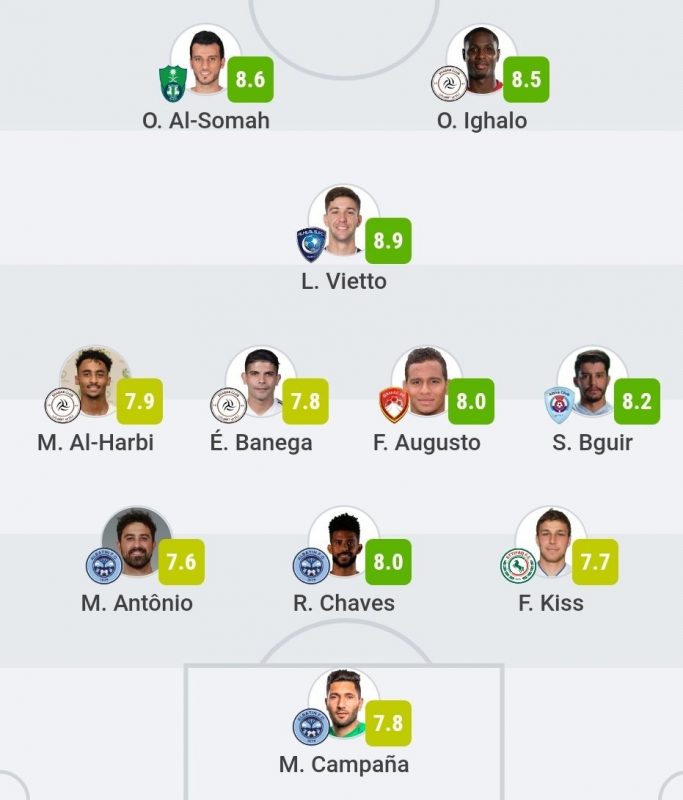This screenshot has height=800, width=683.
Task: View É. Banega's player details
Action: [261, 381]
